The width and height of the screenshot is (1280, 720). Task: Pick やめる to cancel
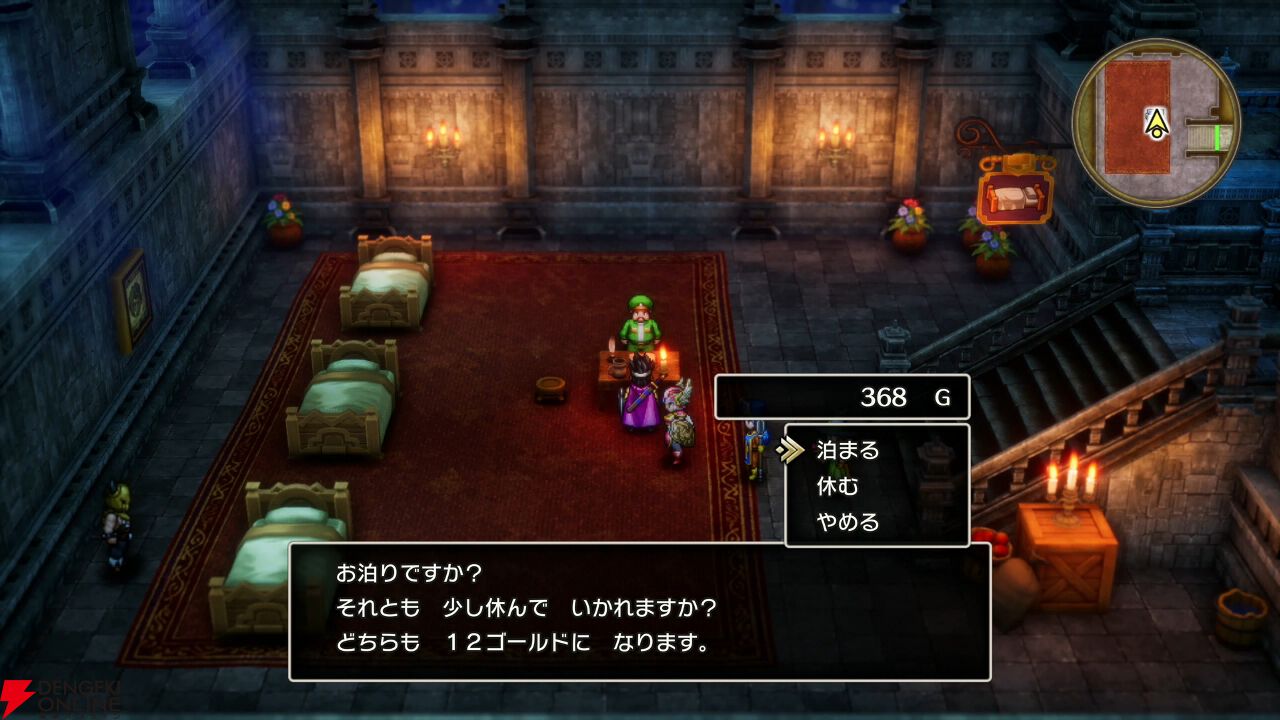(848, 522)
